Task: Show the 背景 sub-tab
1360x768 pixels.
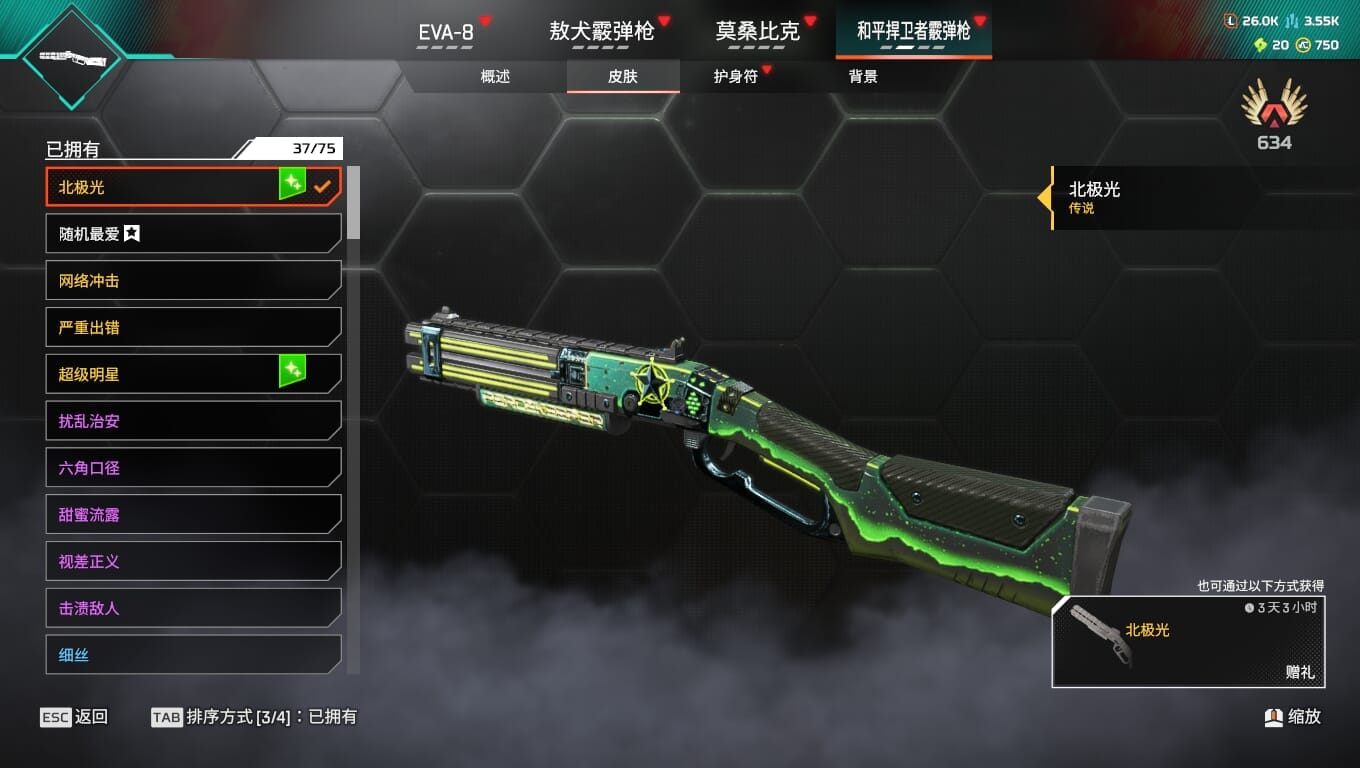Action: coord(863,77)
